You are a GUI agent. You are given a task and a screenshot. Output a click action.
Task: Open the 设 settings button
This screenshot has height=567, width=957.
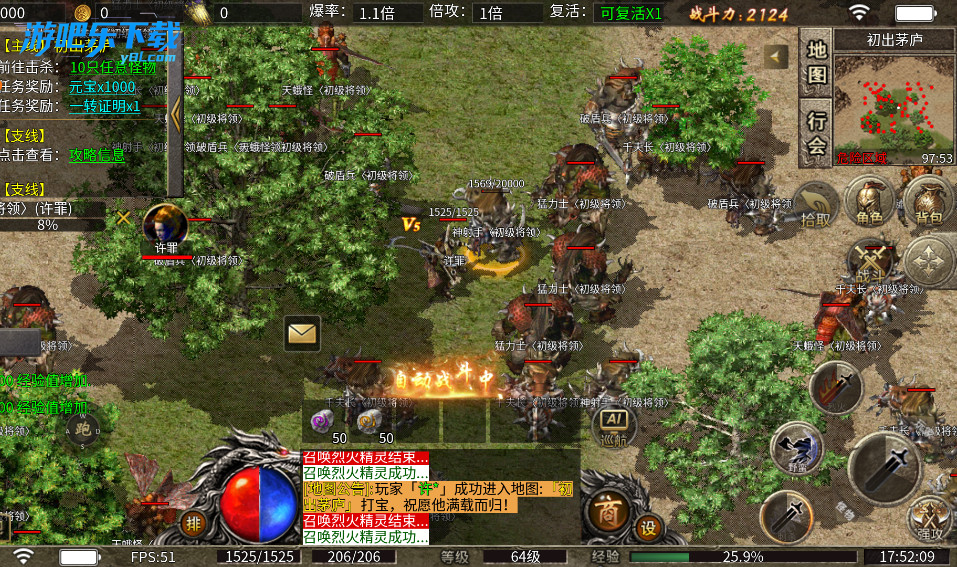pos(649,527)
